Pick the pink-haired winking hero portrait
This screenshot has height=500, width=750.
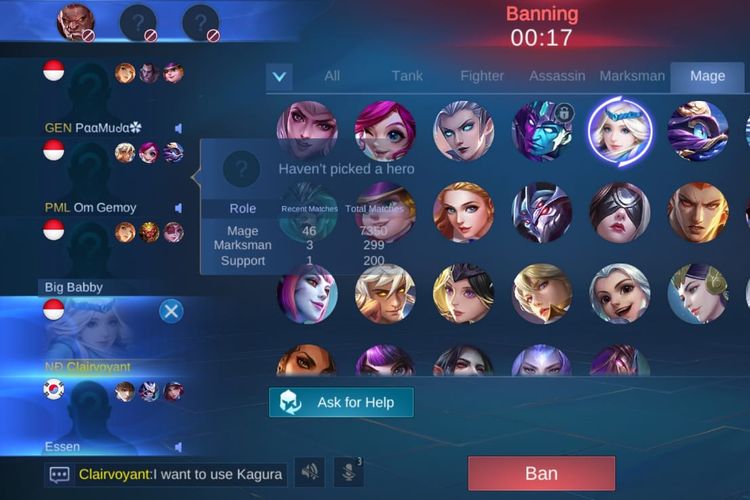385,131
